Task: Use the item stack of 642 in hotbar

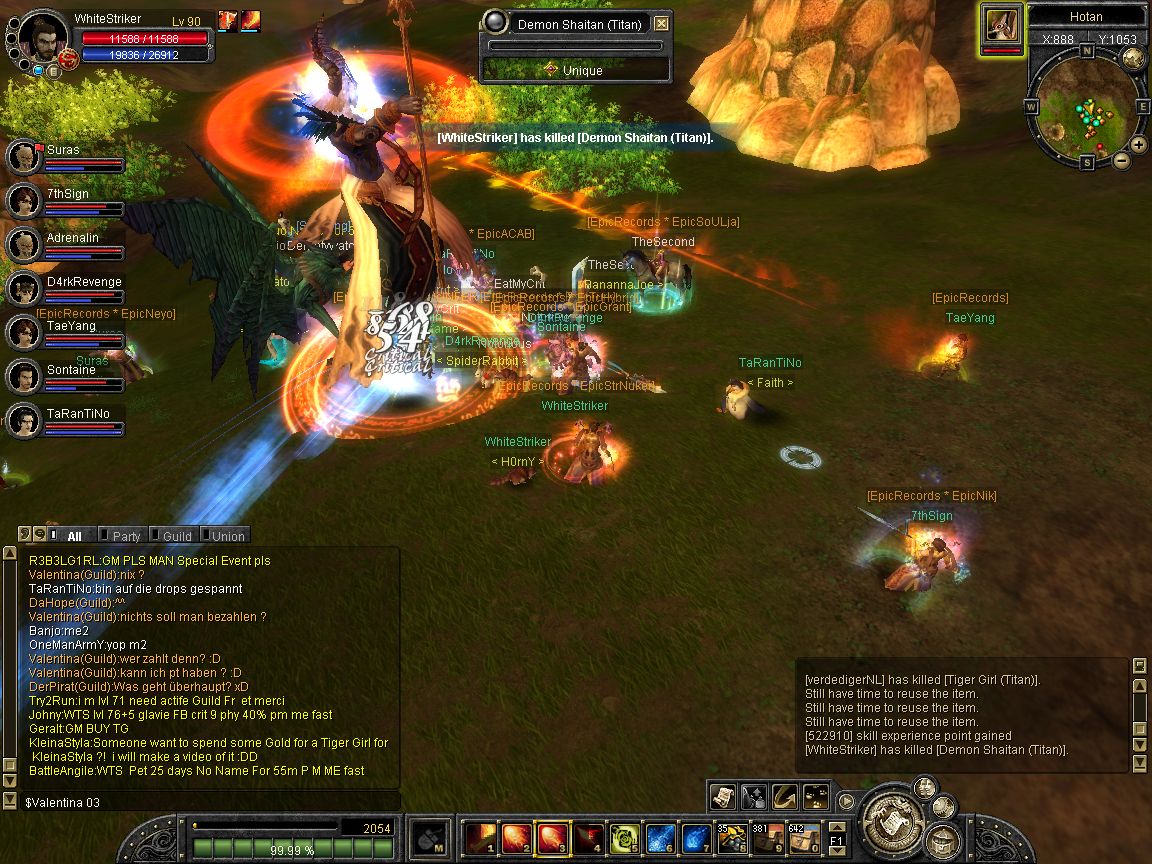Action: [804, 836]
